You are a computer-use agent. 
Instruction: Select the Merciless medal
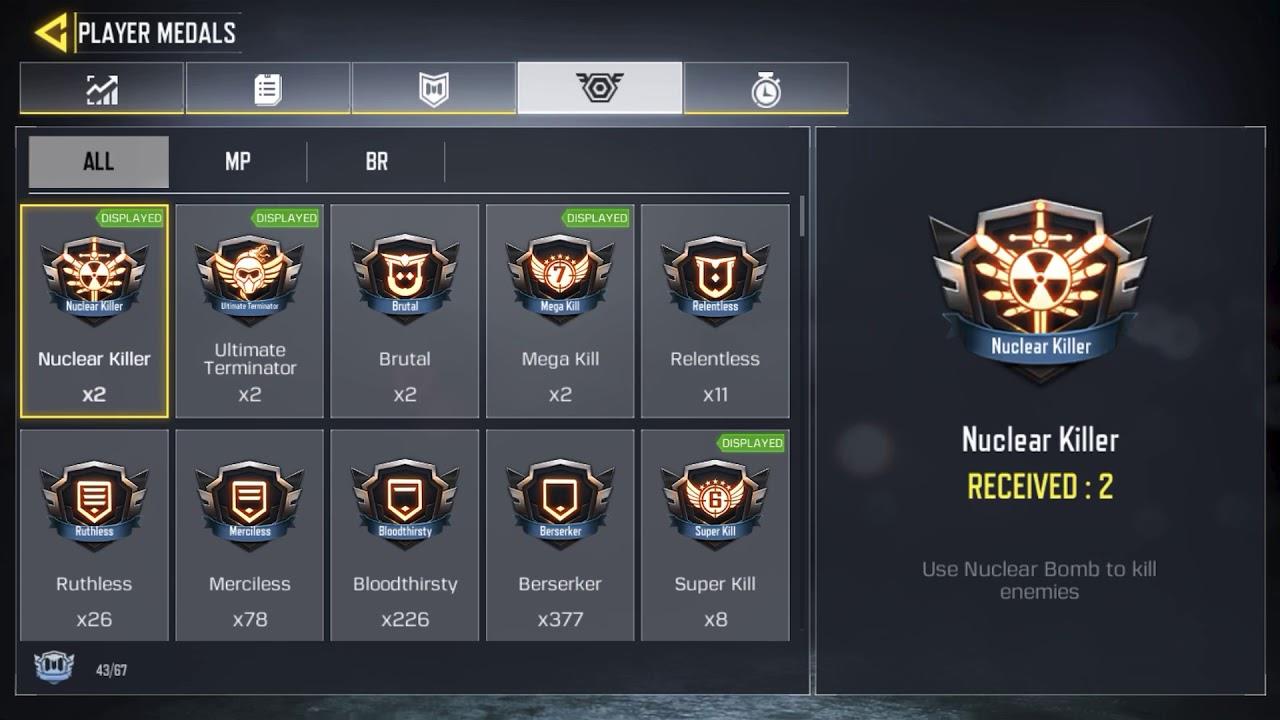(x=249, y=535)
